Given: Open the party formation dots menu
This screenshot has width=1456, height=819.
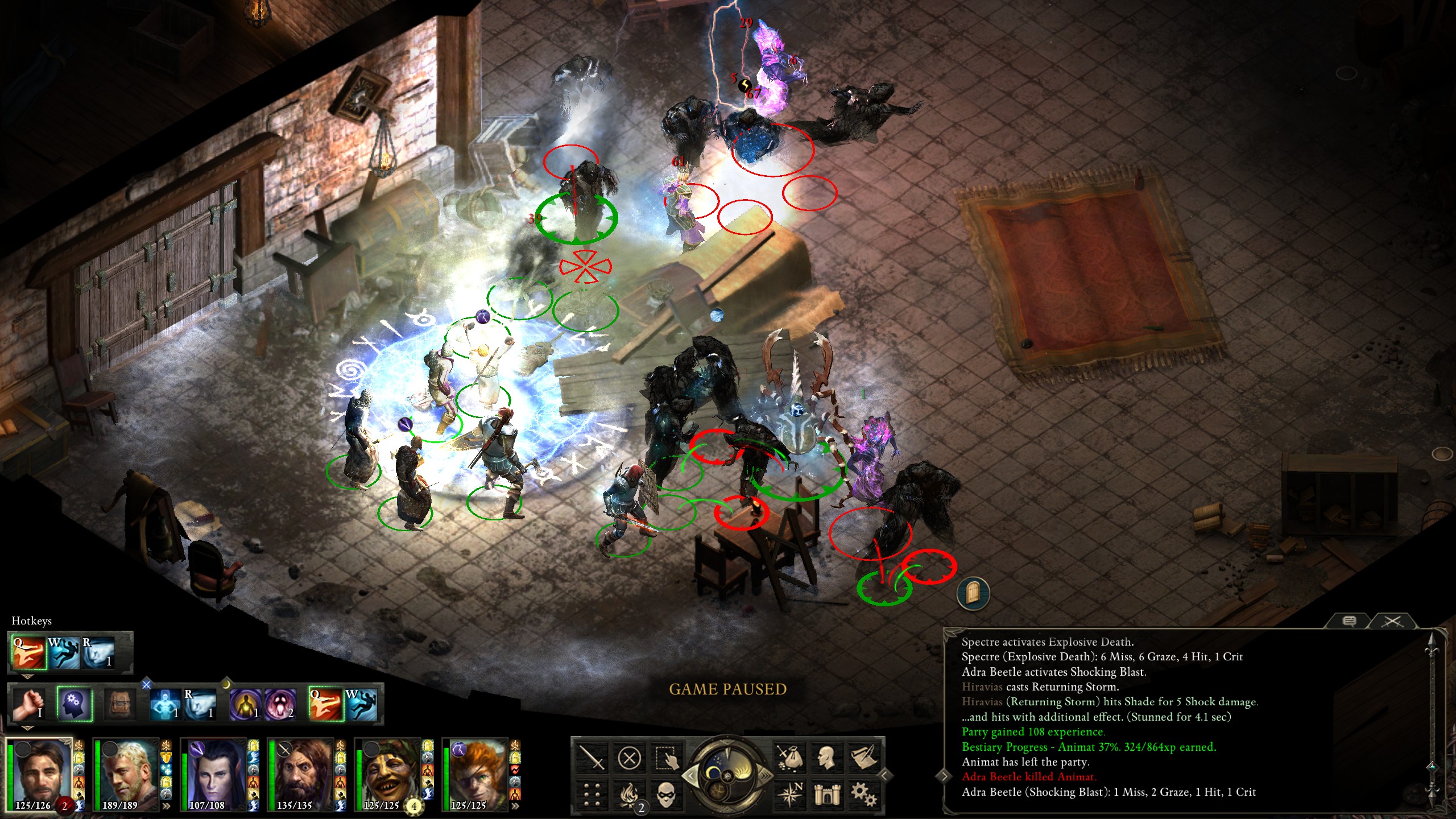Looking at the screenshot, I should tap(591, 795).
